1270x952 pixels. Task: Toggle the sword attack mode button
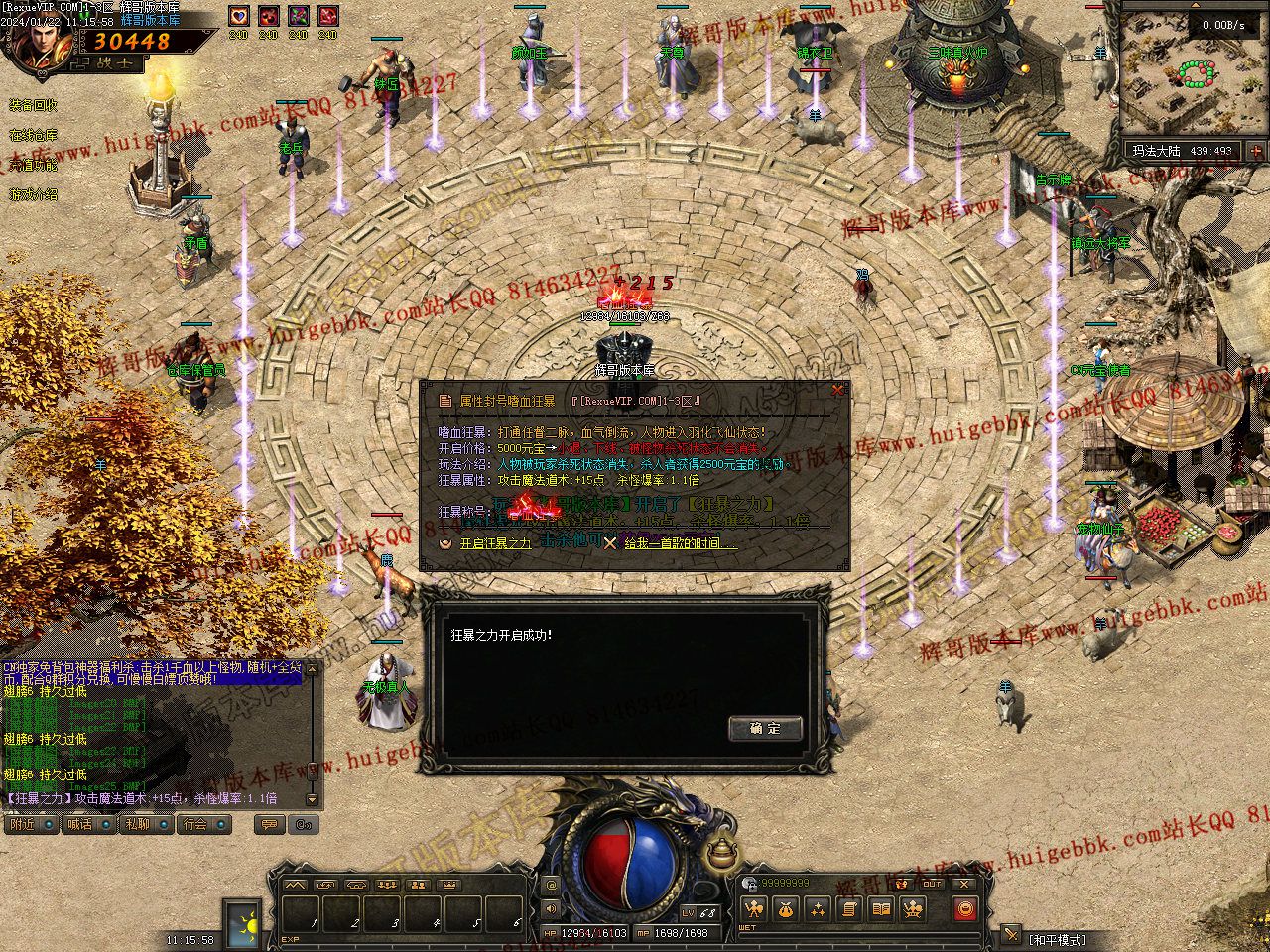coord(1011,934)
